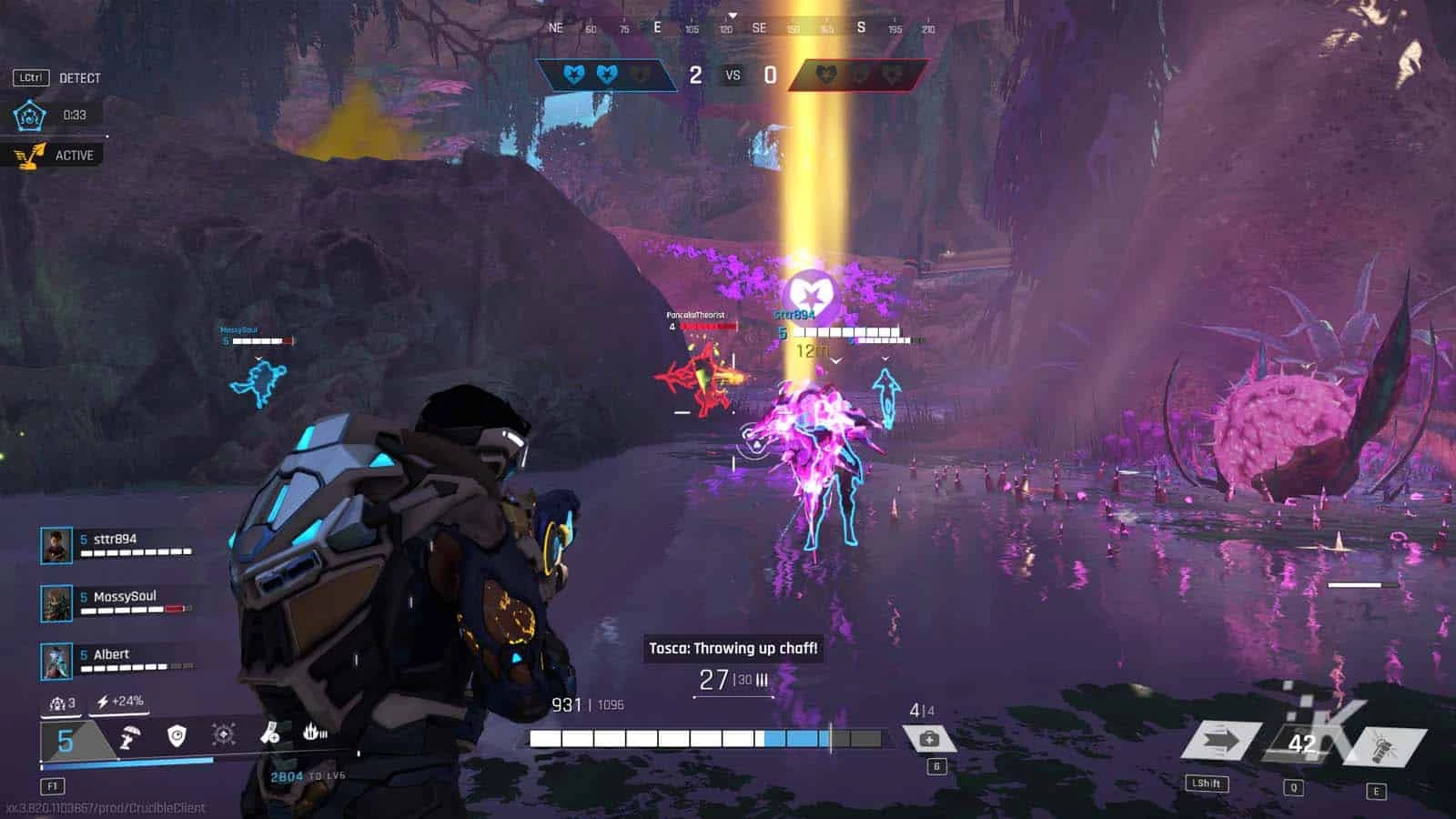The width and height of the screenshot is (1456, 819).
Task: Select the grenade icon above the E keybind
Action: [x=1380, y=746]
